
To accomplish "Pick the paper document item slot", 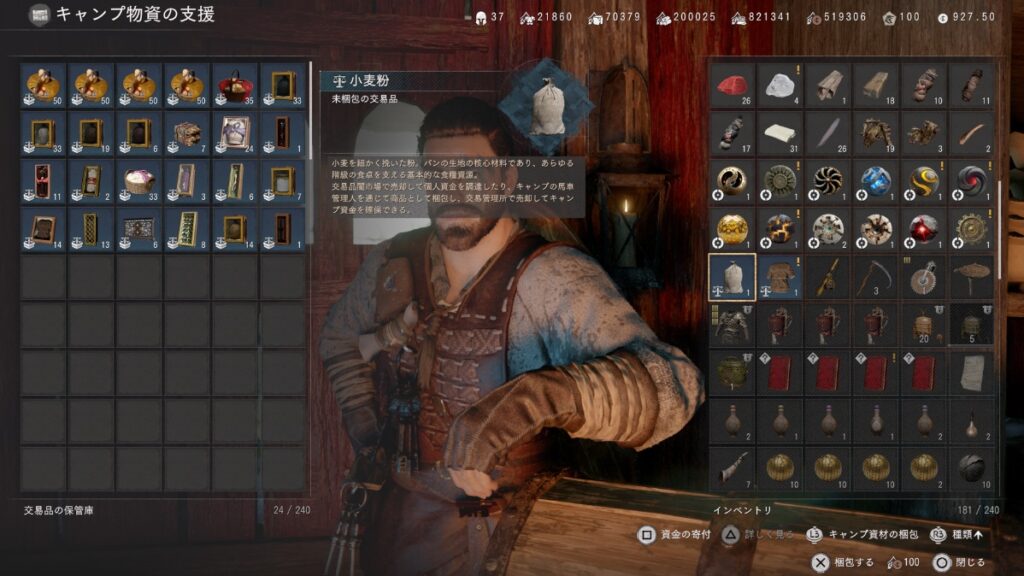I will [972, 372].
